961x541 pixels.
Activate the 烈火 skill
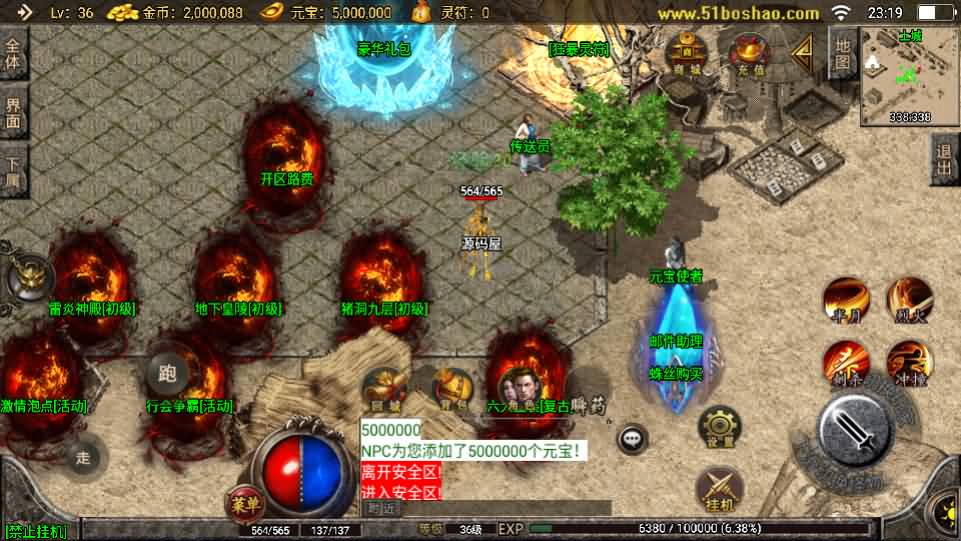click(910, 299)
